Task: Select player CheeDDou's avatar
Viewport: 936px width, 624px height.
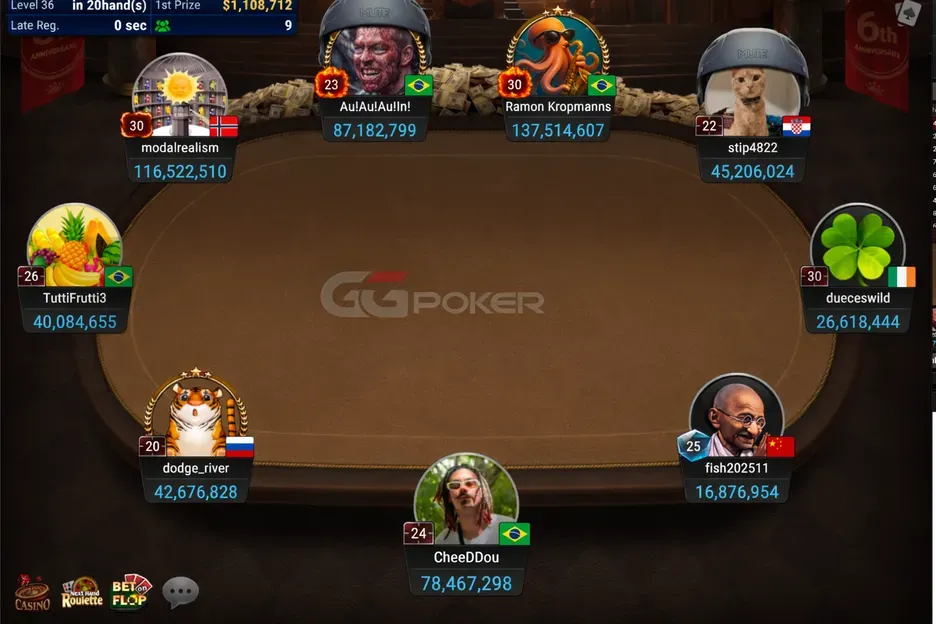Action: tap(466, 499)
